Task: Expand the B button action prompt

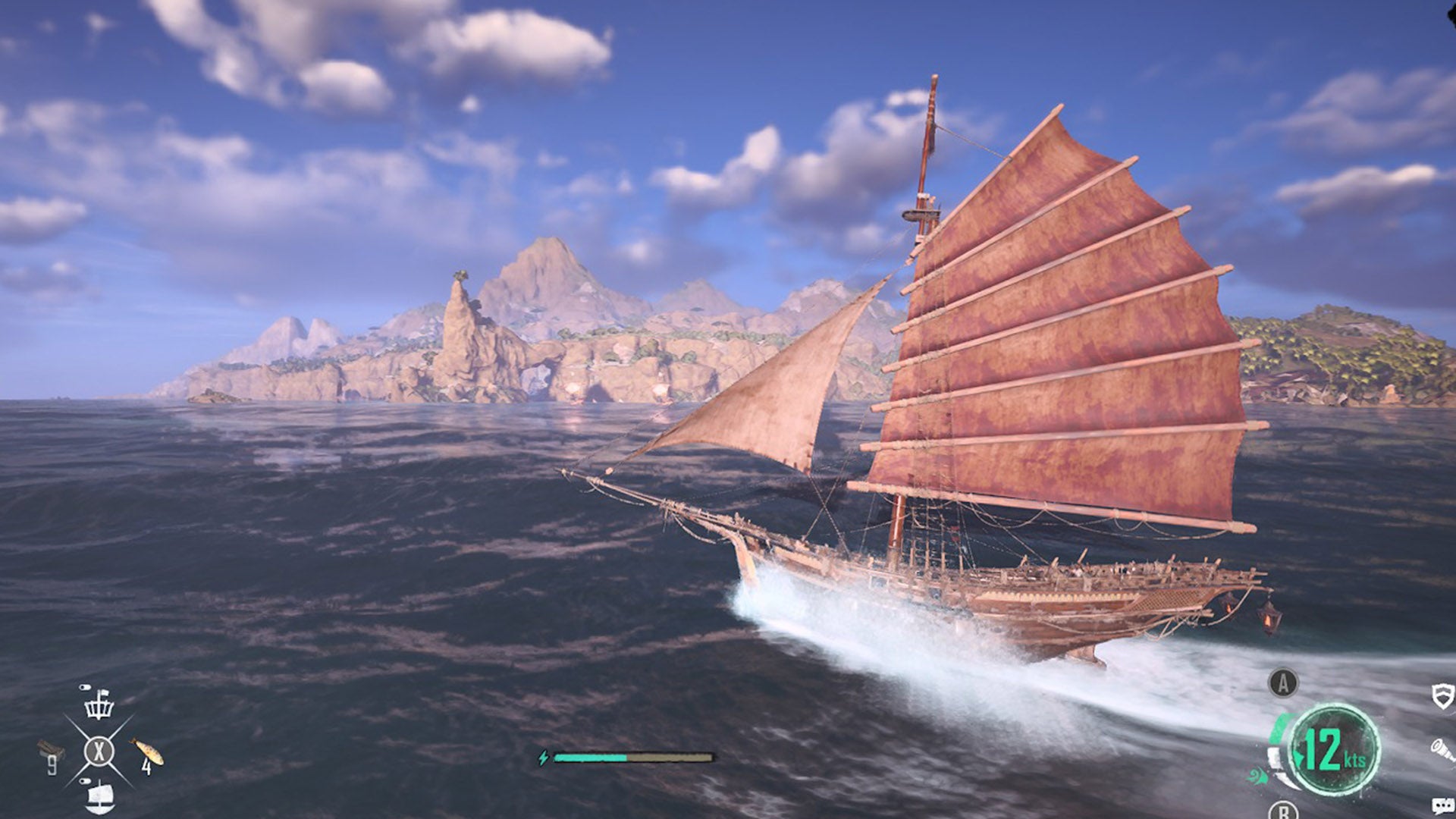Action: 1283,812
